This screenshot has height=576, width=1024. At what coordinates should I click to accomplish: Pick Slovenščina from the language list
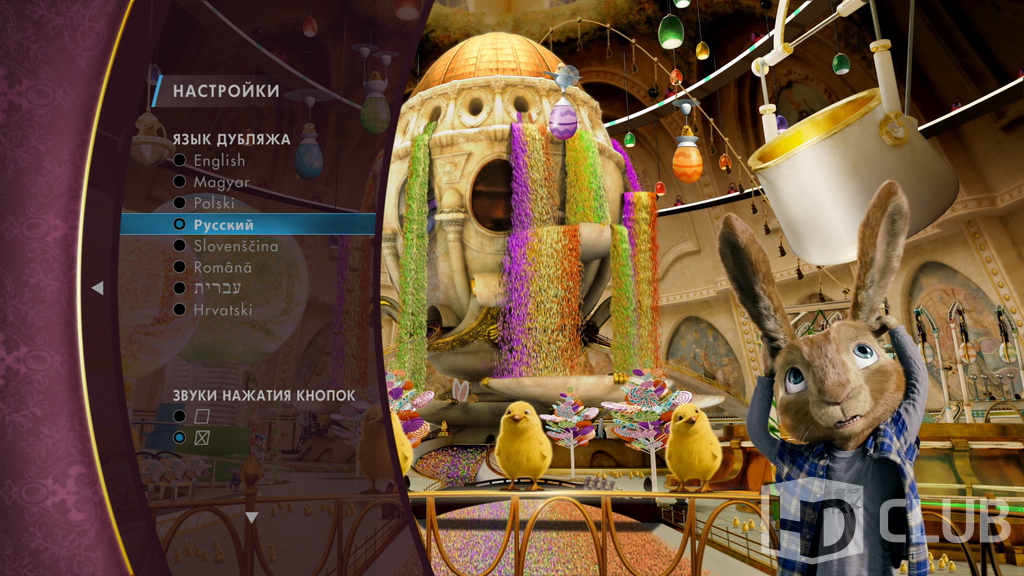(236, 246)
